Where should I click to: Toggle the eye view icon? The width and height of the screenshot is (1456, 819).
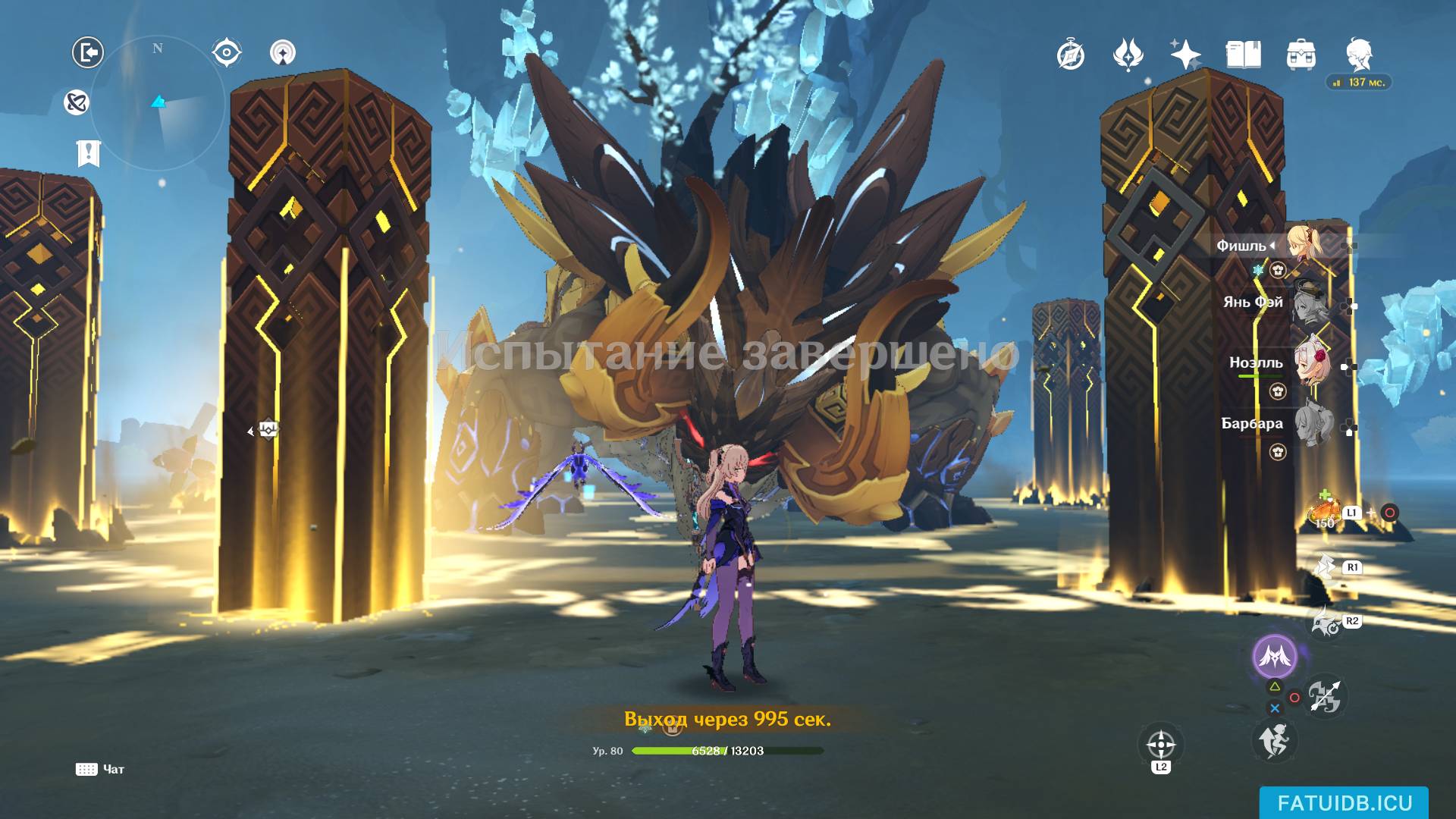226,52
